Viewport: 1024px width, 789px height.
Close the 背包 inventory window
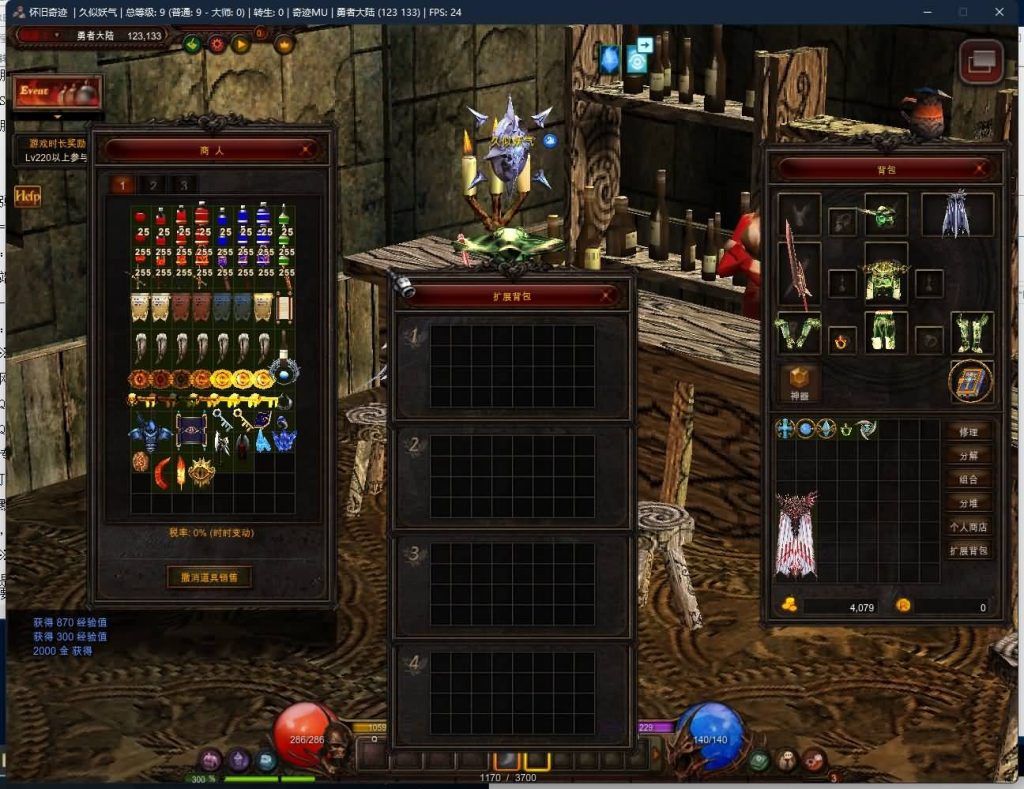click(982, 169)
